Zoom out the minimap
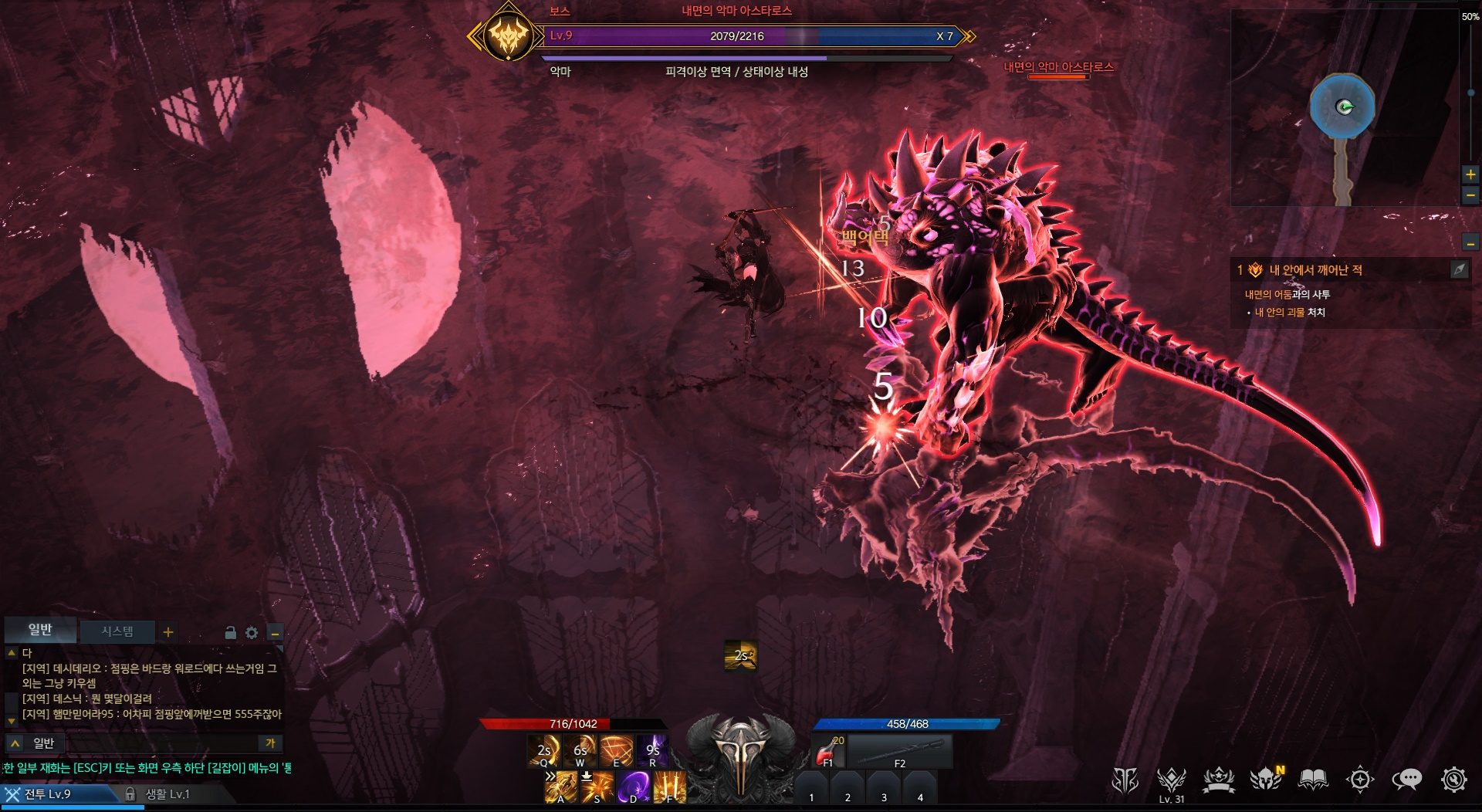The height and width of the screenshot is (812, 1482). [x=1470, y=195]
